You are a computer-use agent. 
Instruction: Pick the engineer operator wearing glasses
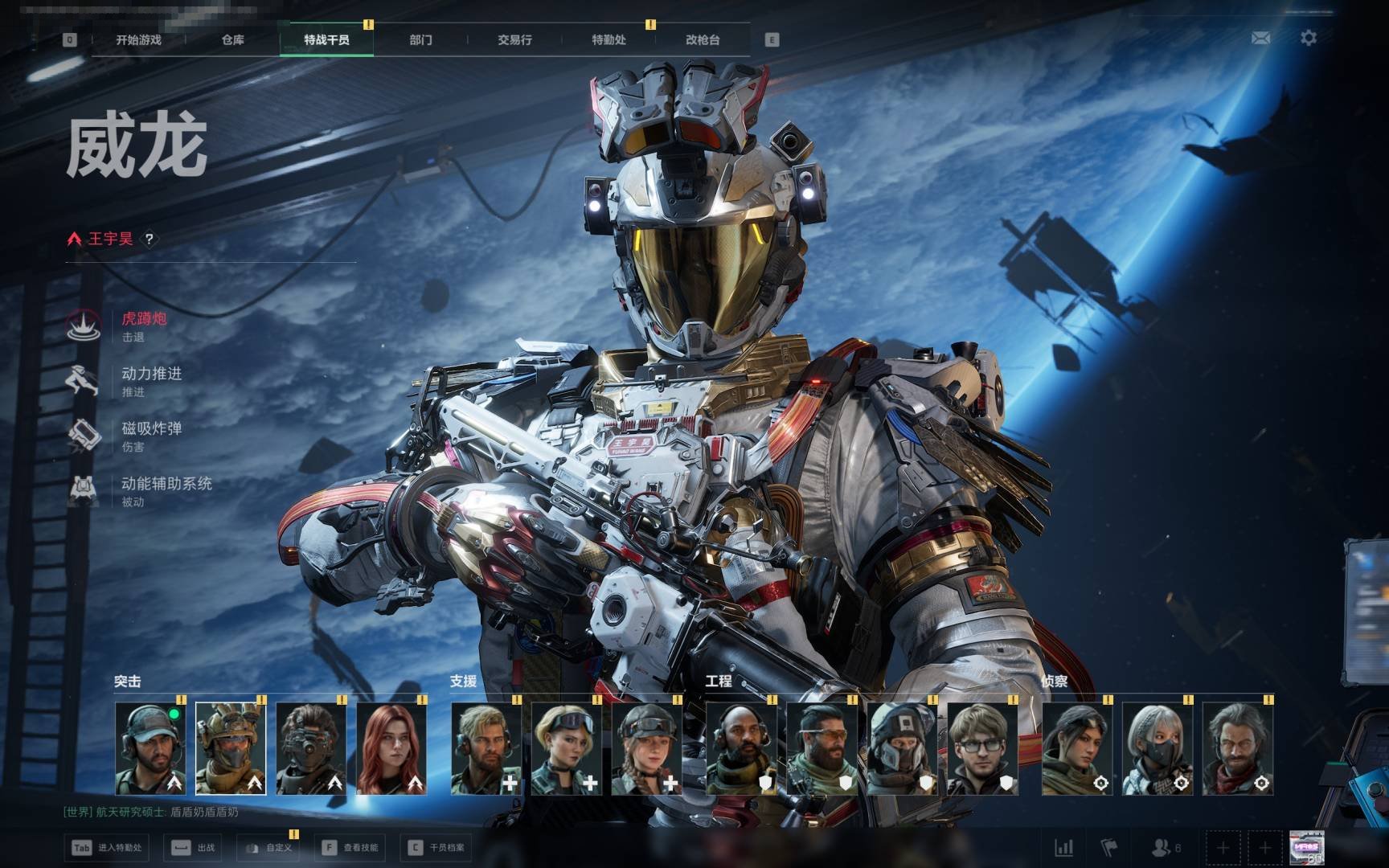click(982, 749)
